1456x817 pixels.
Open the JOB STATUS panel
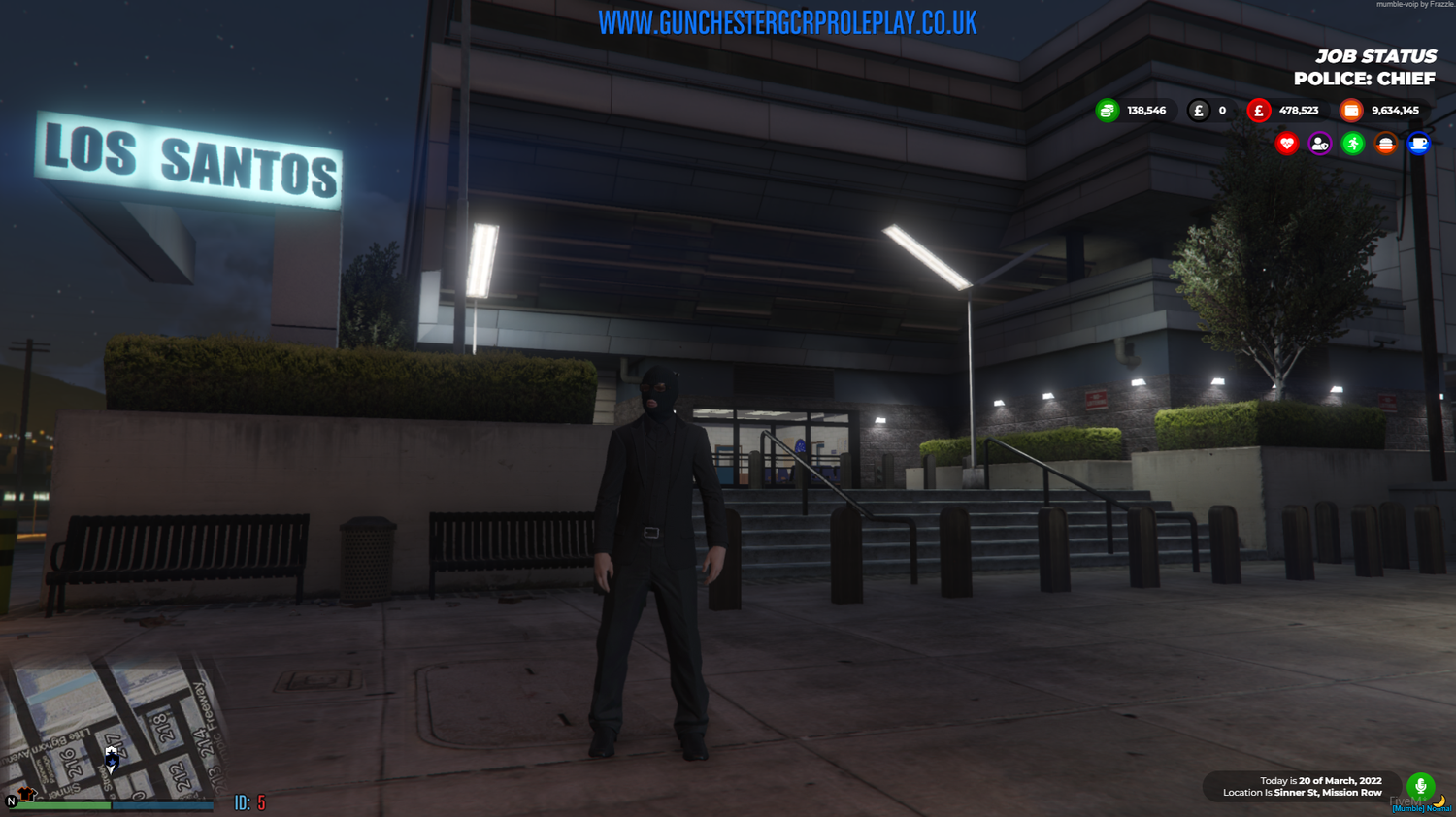[1376, 56]
